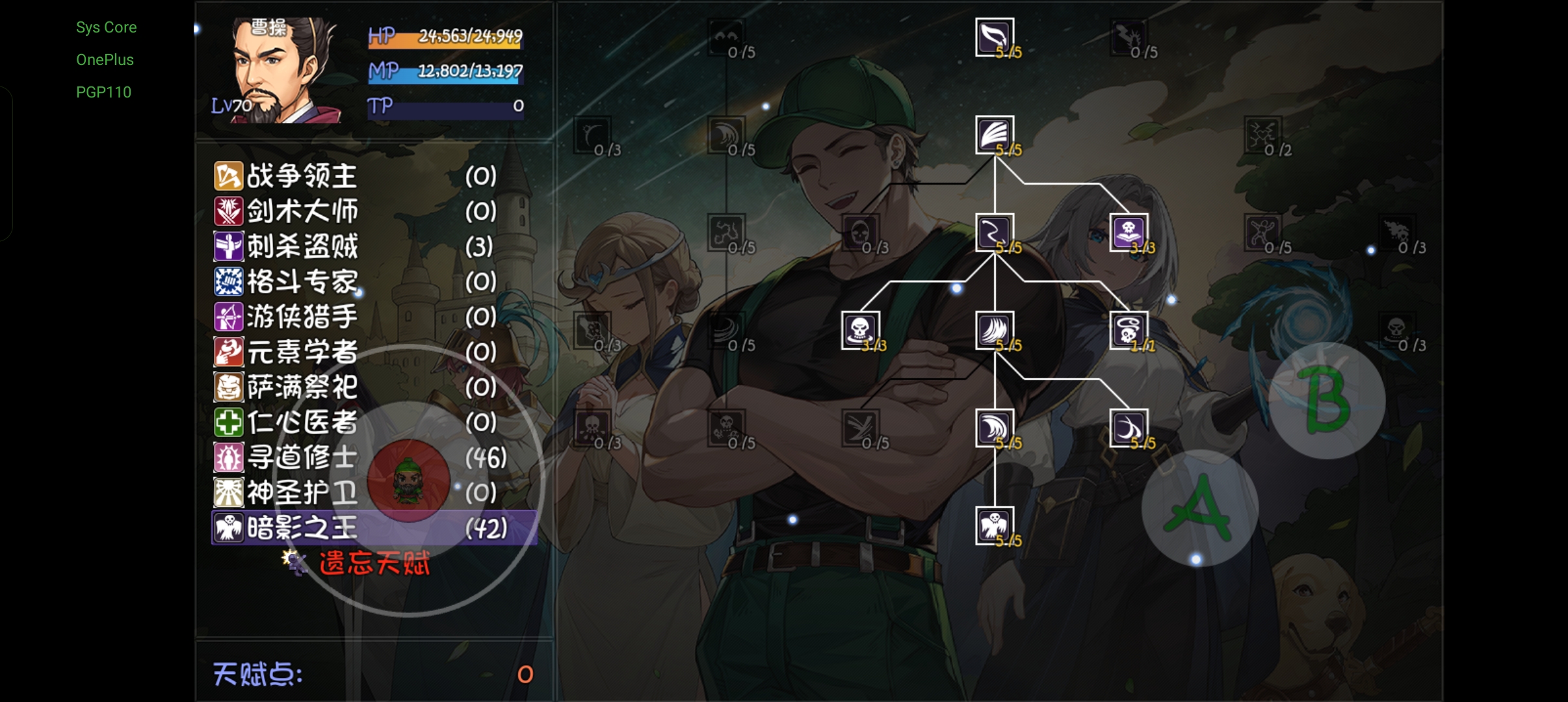Viewport: 1568px width, 702px height.
Task: Select the large skull talent with 3/3
Action: [860, 330]
